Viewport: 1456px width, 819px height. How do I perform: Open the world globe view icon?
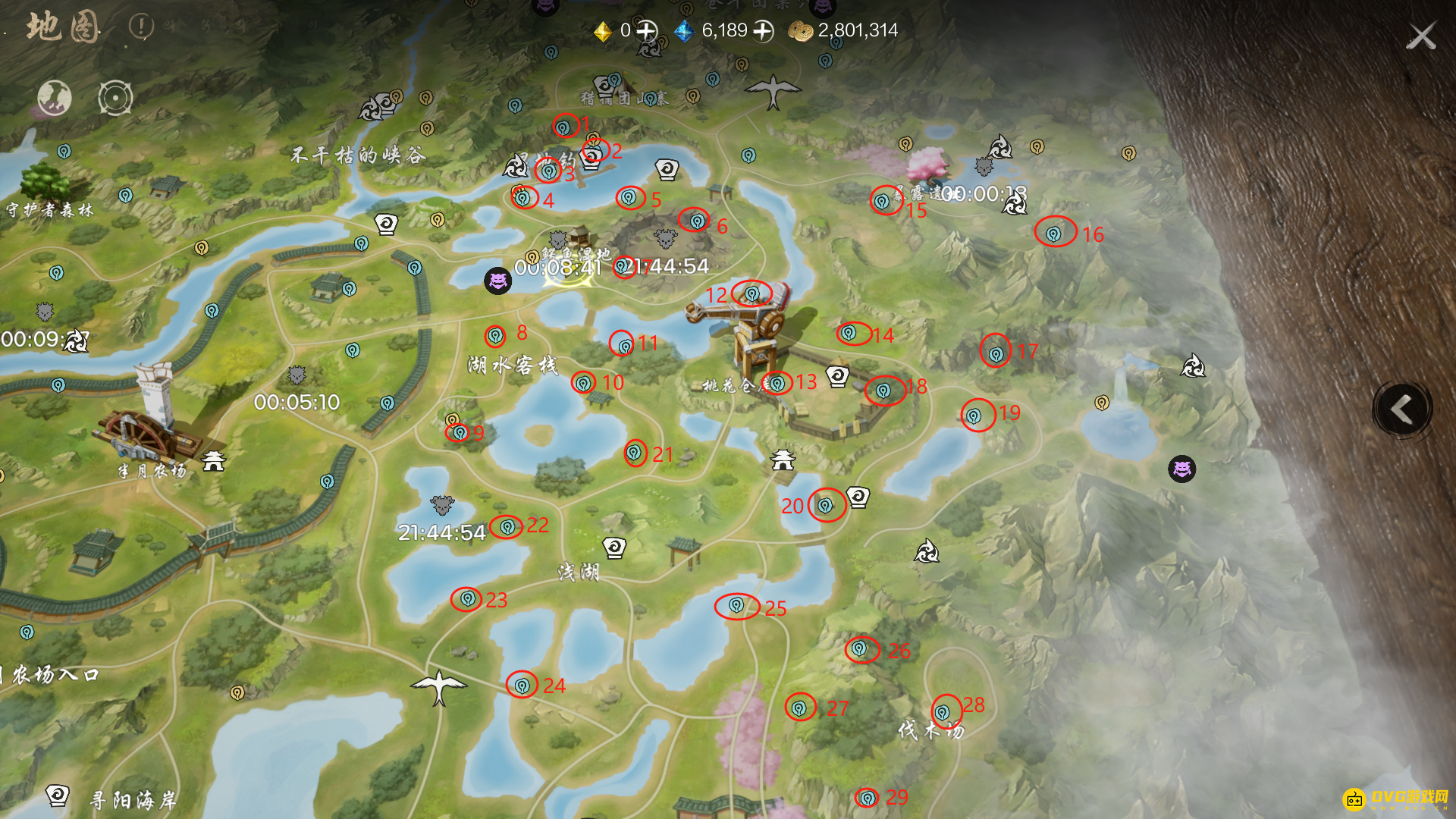pos(55,98)
